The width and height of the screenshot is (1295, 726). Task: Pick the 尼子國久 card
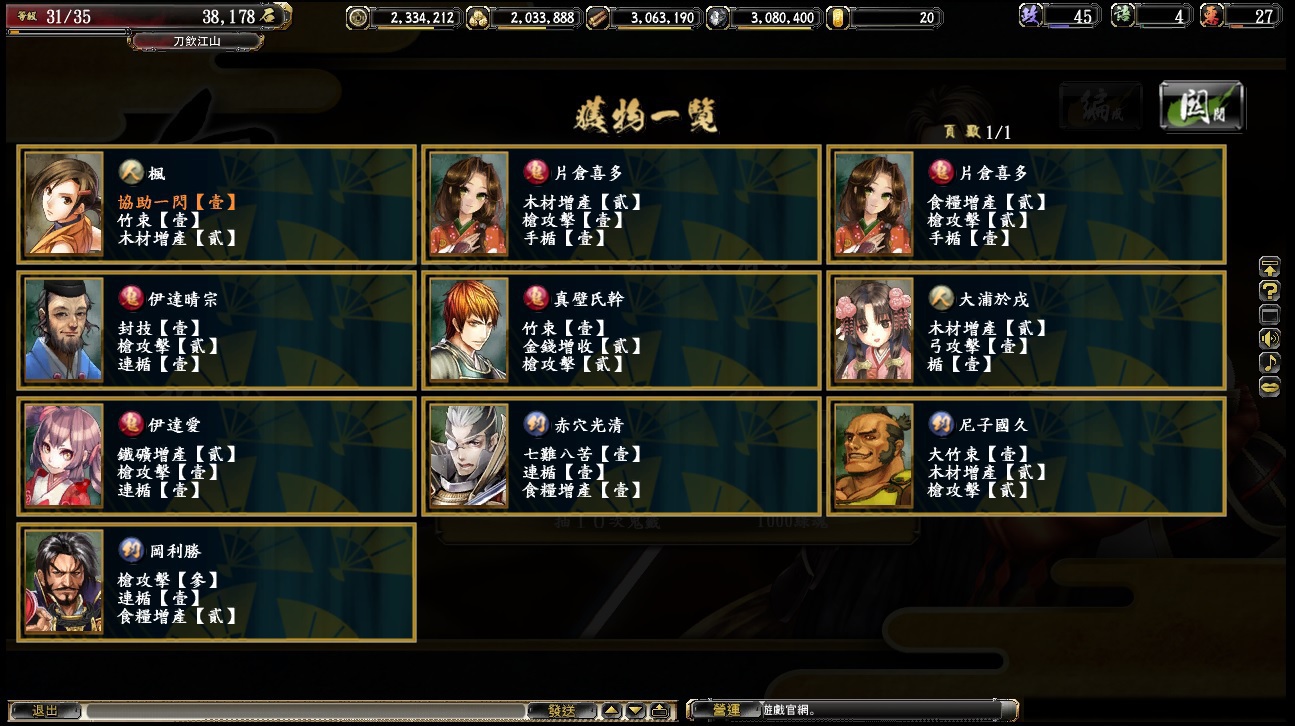(x=1026, y=456)
